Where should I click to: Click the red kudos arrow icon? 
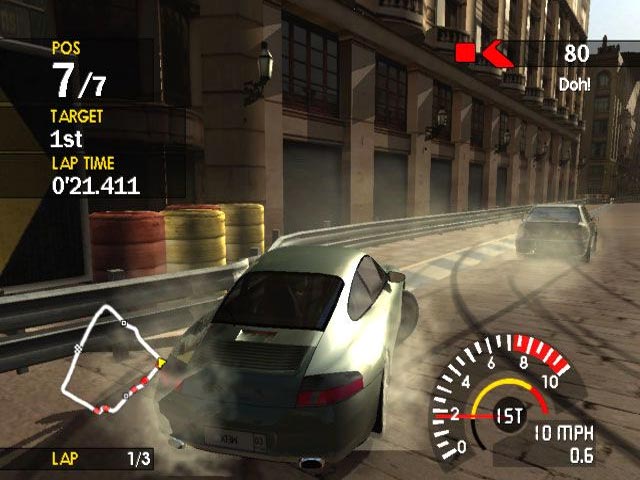[496, 52]
